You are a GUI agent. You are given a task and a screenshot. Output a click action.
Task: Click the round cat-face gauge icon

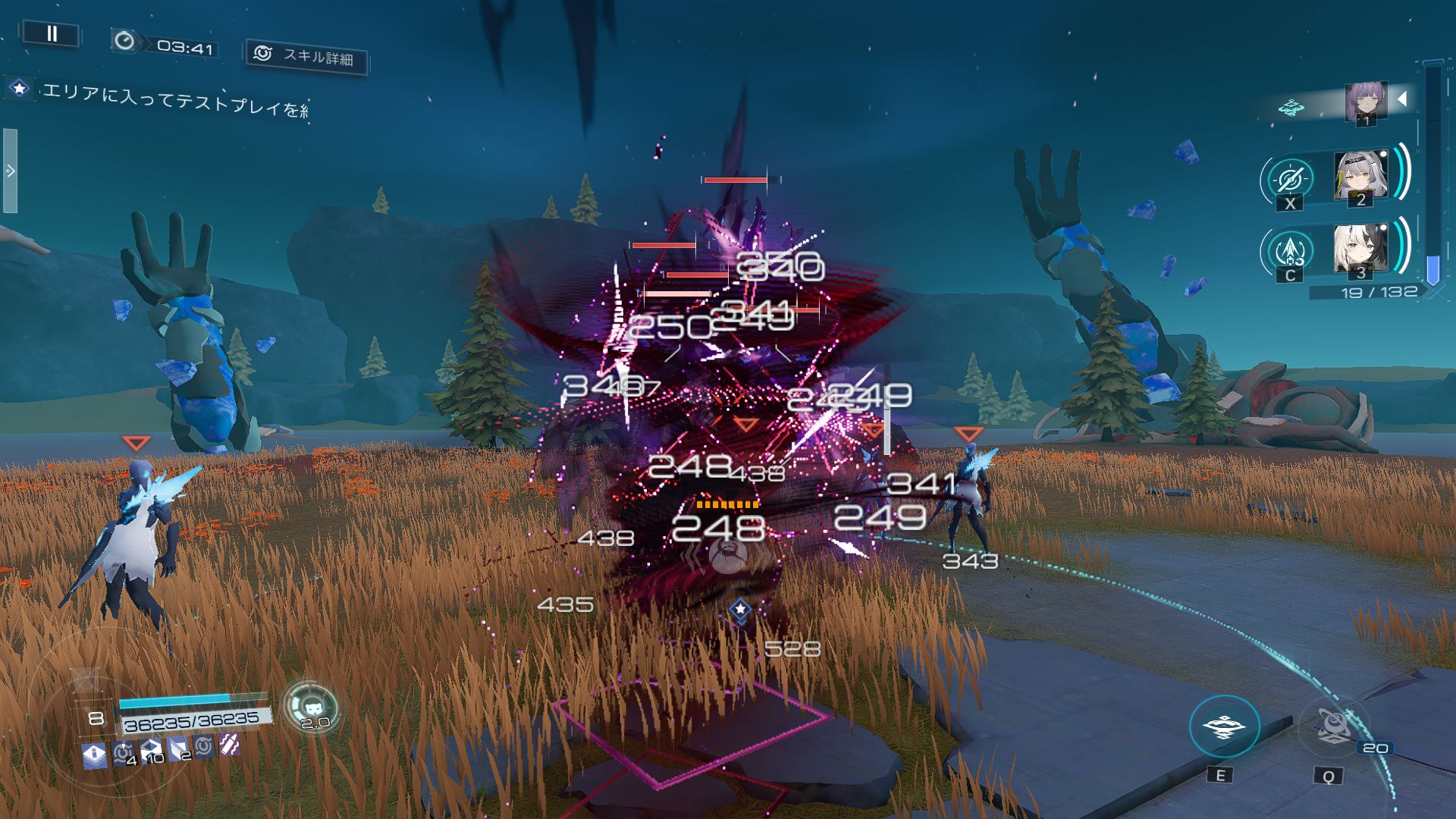[311, 707]
